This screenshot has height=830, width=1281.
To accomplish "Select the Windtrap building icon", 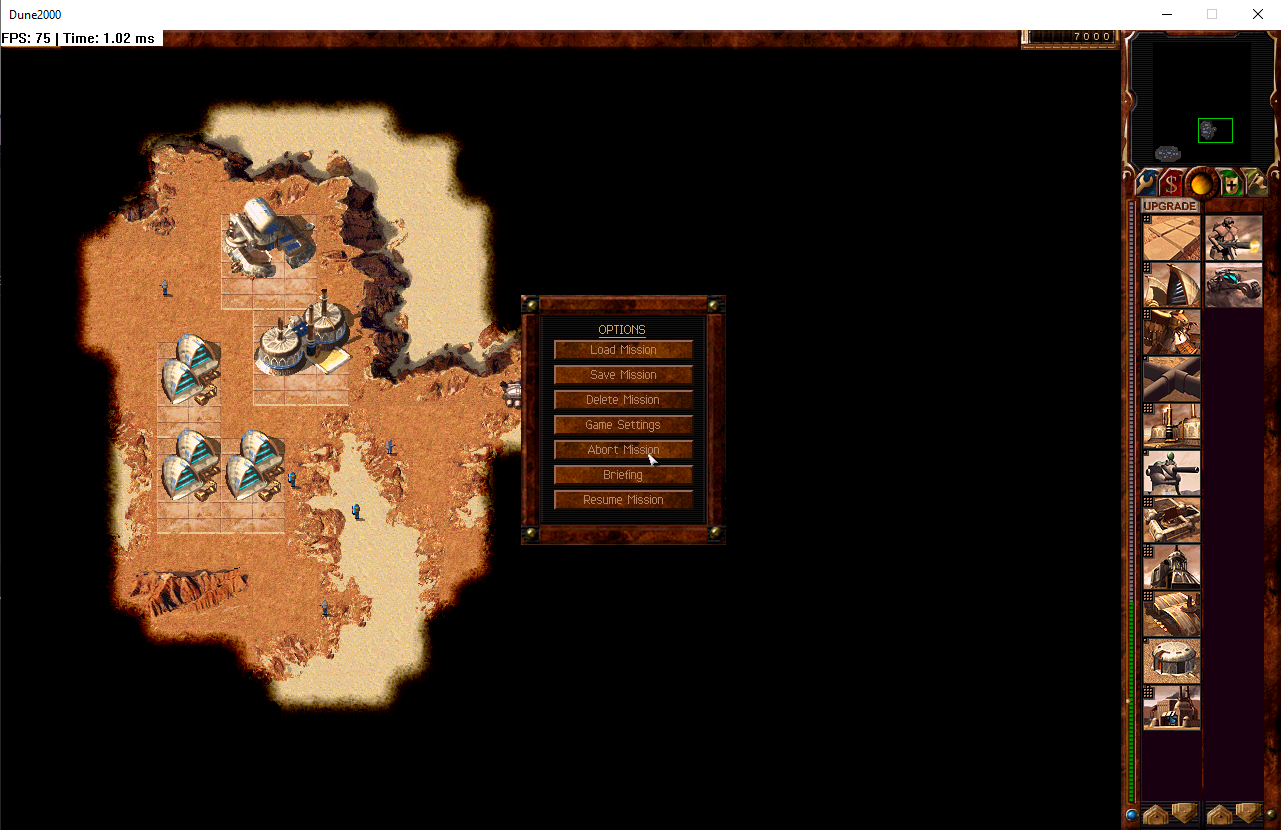I will [1171, 284].
